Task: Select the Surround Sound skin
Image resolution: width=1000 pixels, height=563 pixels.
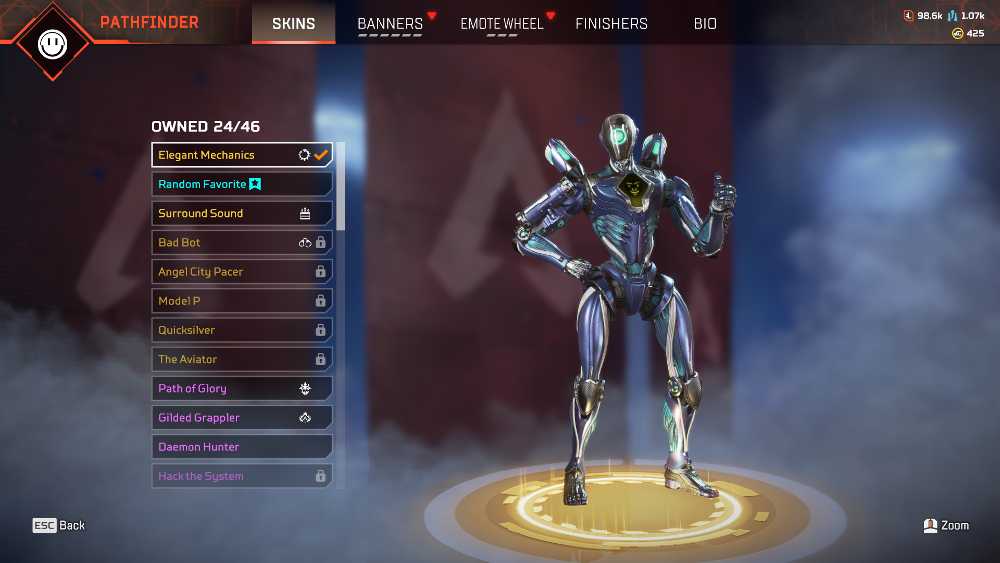Action: click(242, 213)
